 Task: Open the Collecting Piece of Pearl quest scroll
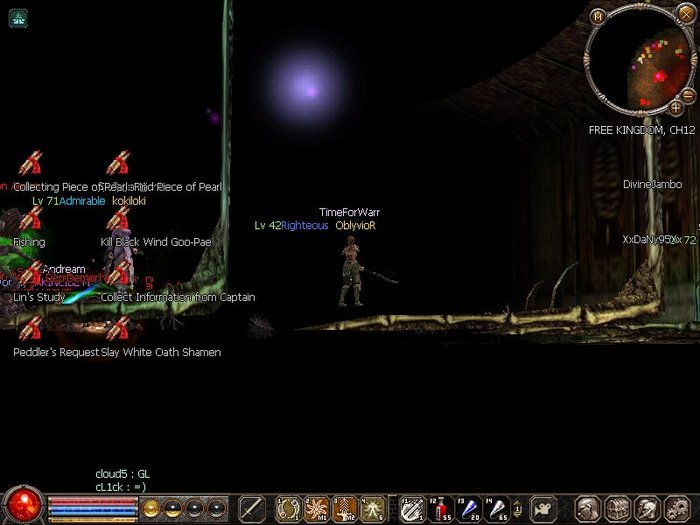point(31,165)
